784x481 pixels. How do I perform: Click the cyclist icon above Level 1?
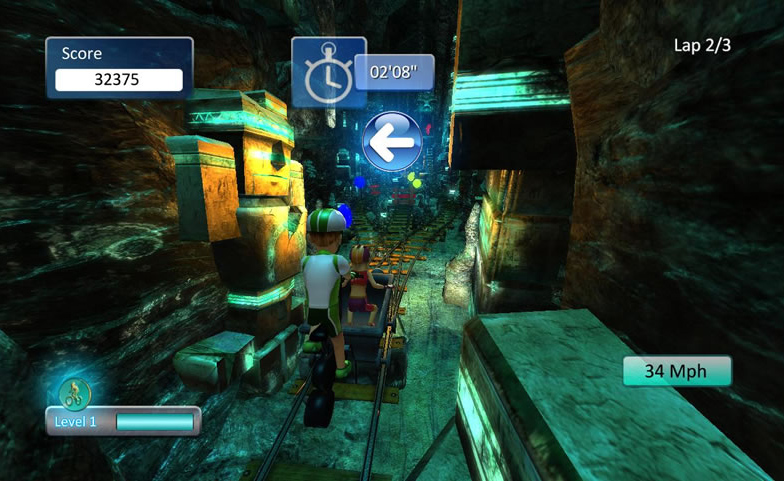click(x=74, y=394)
